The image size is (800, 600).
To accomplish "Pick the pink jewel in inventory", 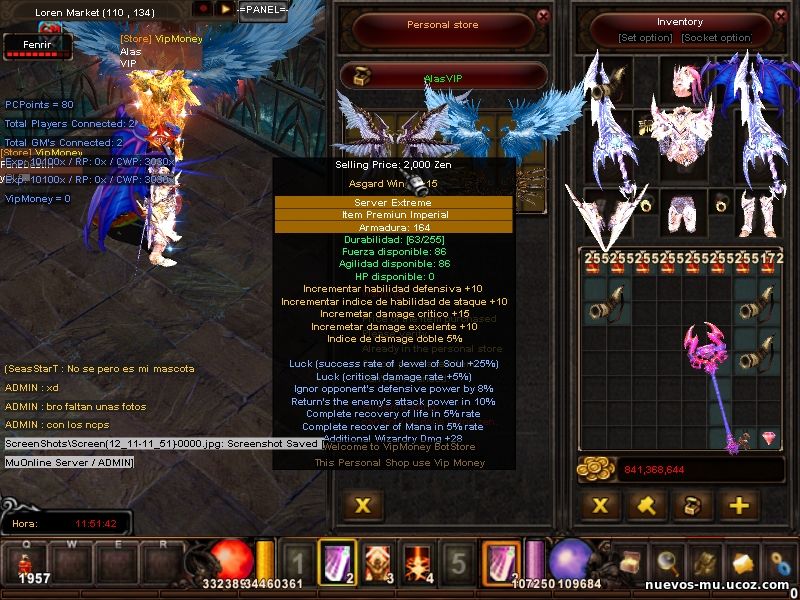I will 769,438.
